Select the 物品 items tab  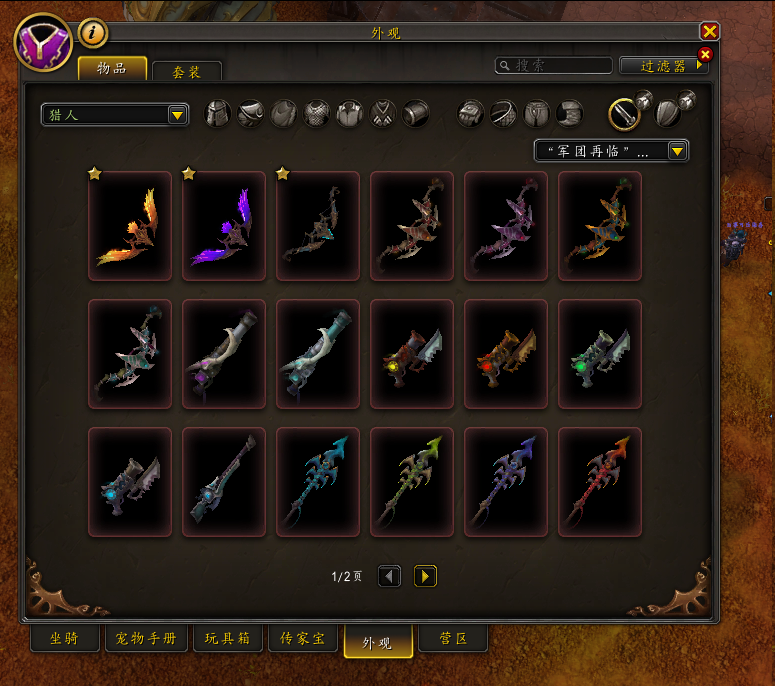coord(112,69)
